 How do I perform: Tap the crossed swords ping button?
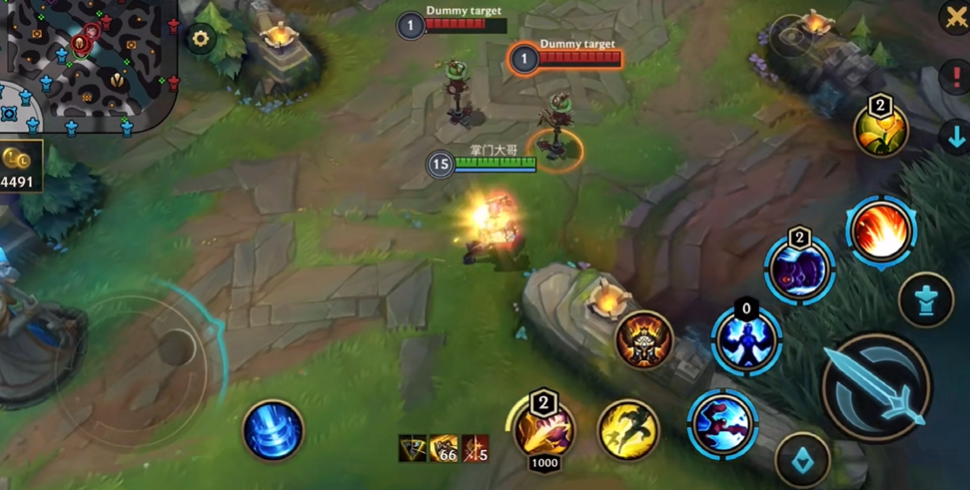click(955, 17)
